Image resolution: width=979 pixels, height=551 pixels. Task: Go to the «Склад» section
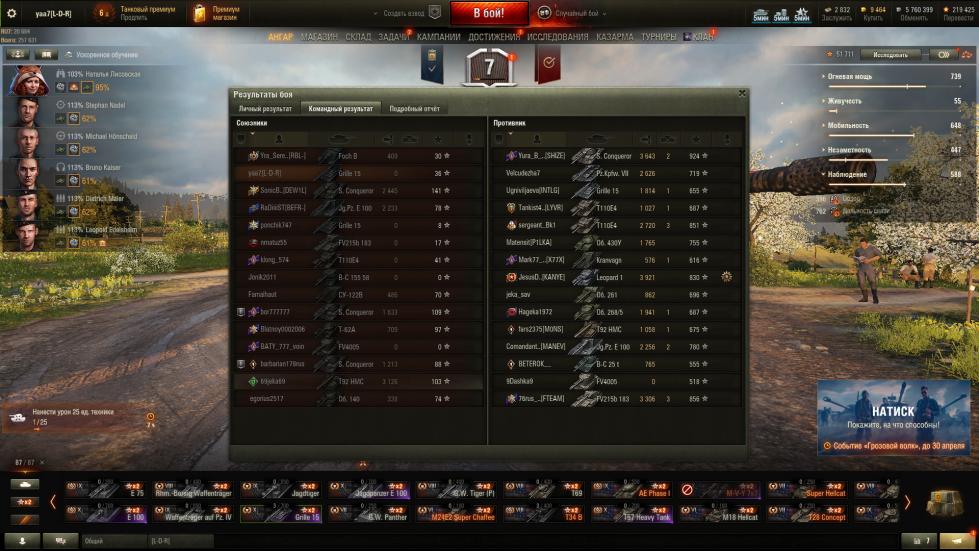[358, 37]
